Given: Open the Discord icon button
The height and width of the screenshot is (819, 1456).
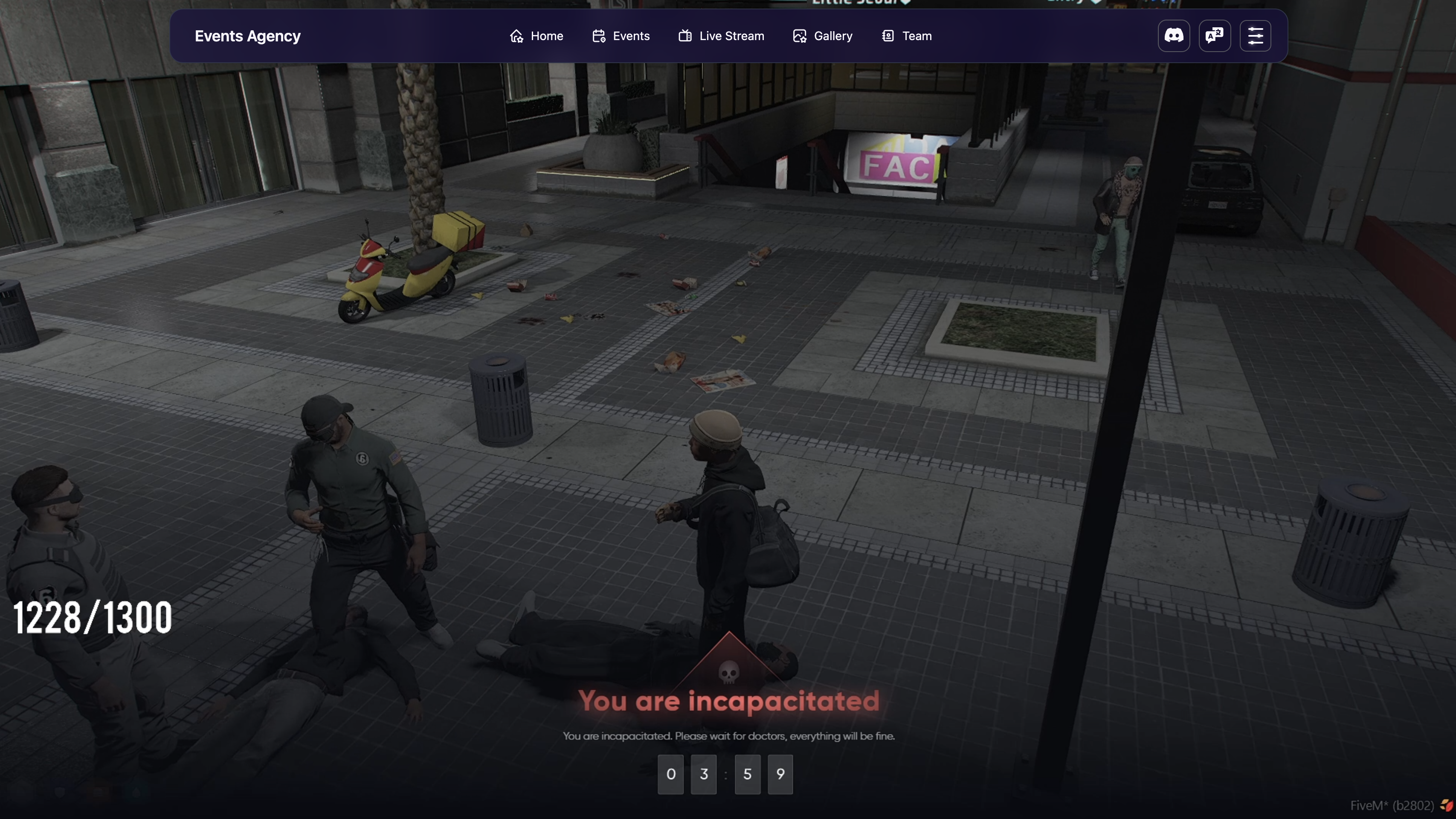Looking at the screenshot, I should pyautogui.click(x=1173, y=36).
